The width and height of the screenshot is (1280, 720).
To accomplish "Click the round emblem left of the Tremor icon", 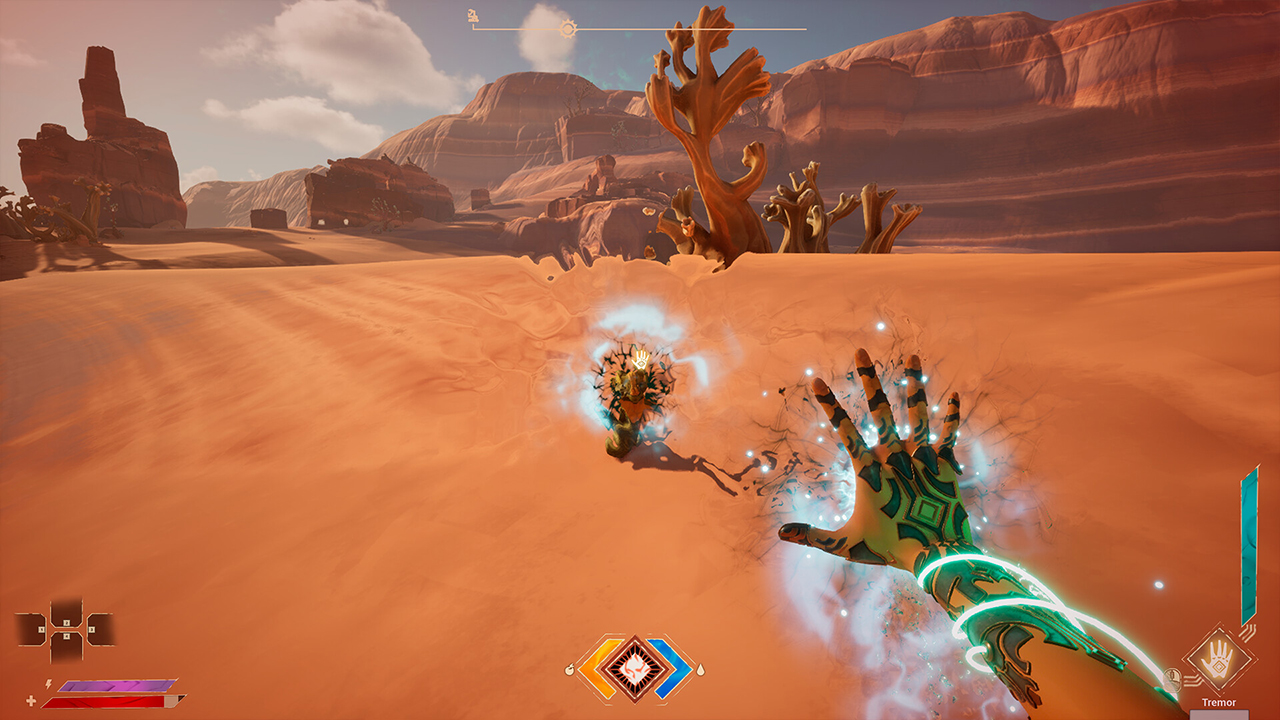I will click(x=1172, y=677).
